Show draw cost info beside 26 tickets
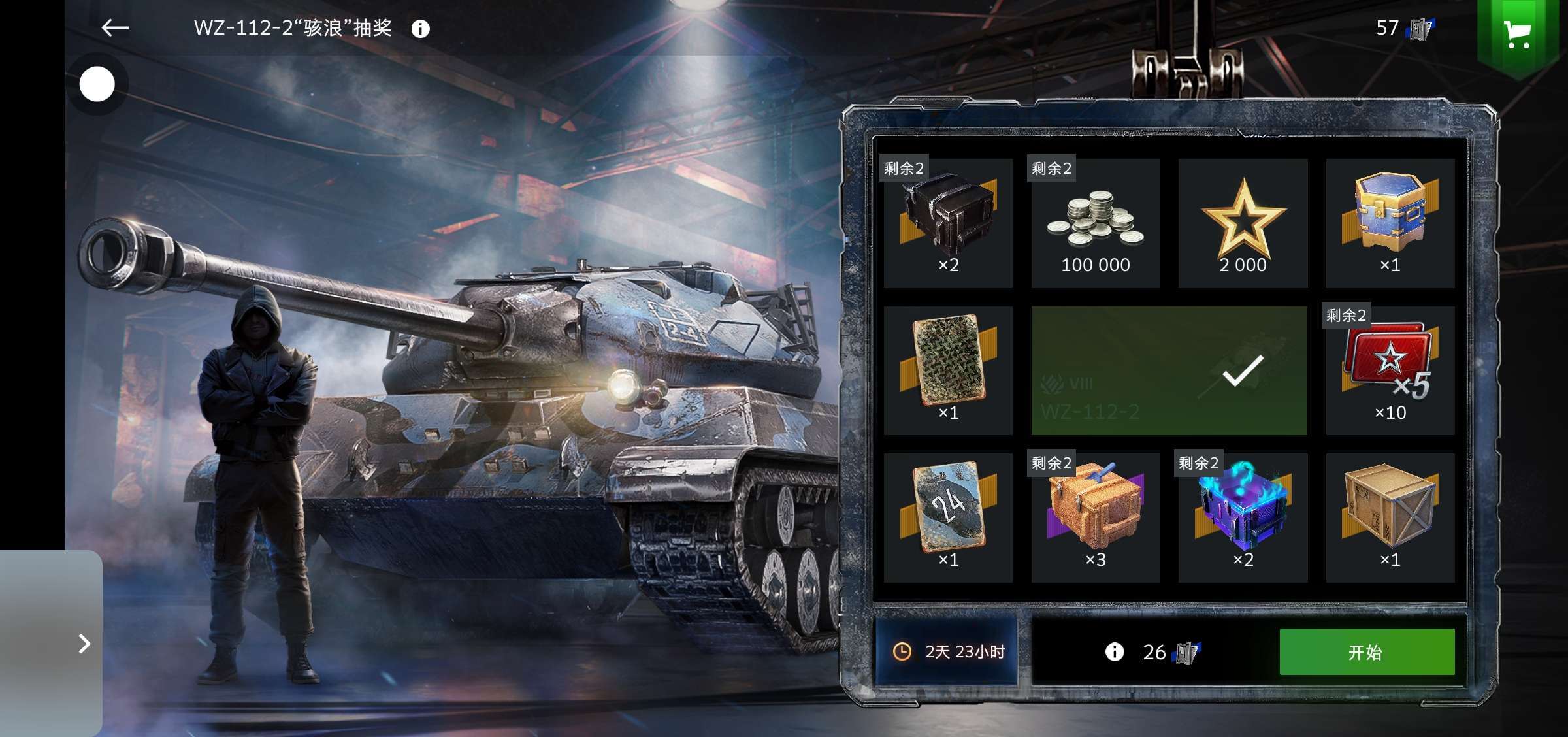Image resolution: width=1568 pixels, height=737 pixels. click(1114, 651)
